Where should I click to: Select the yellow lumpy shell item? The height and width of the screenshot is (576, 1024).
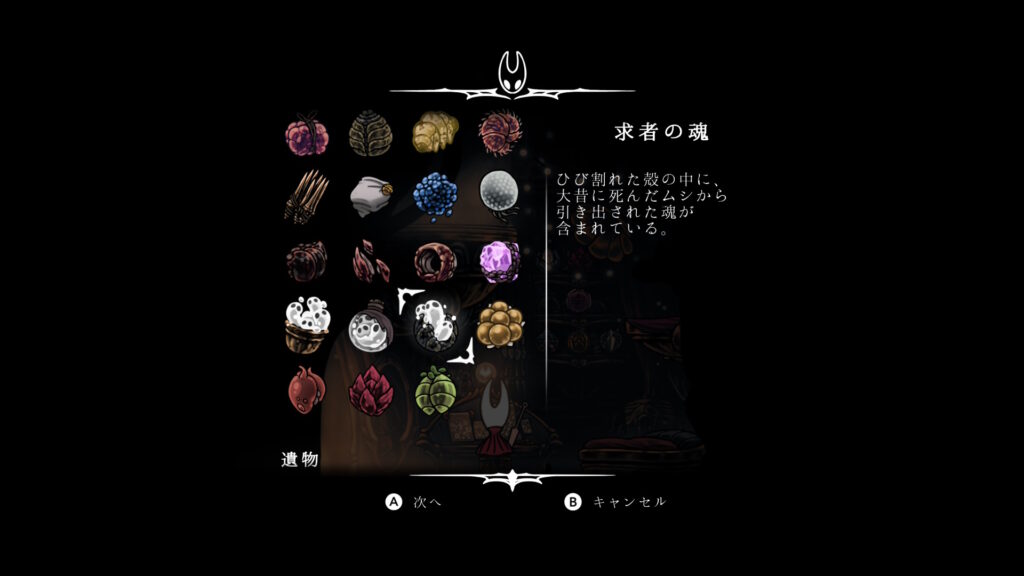435,131
